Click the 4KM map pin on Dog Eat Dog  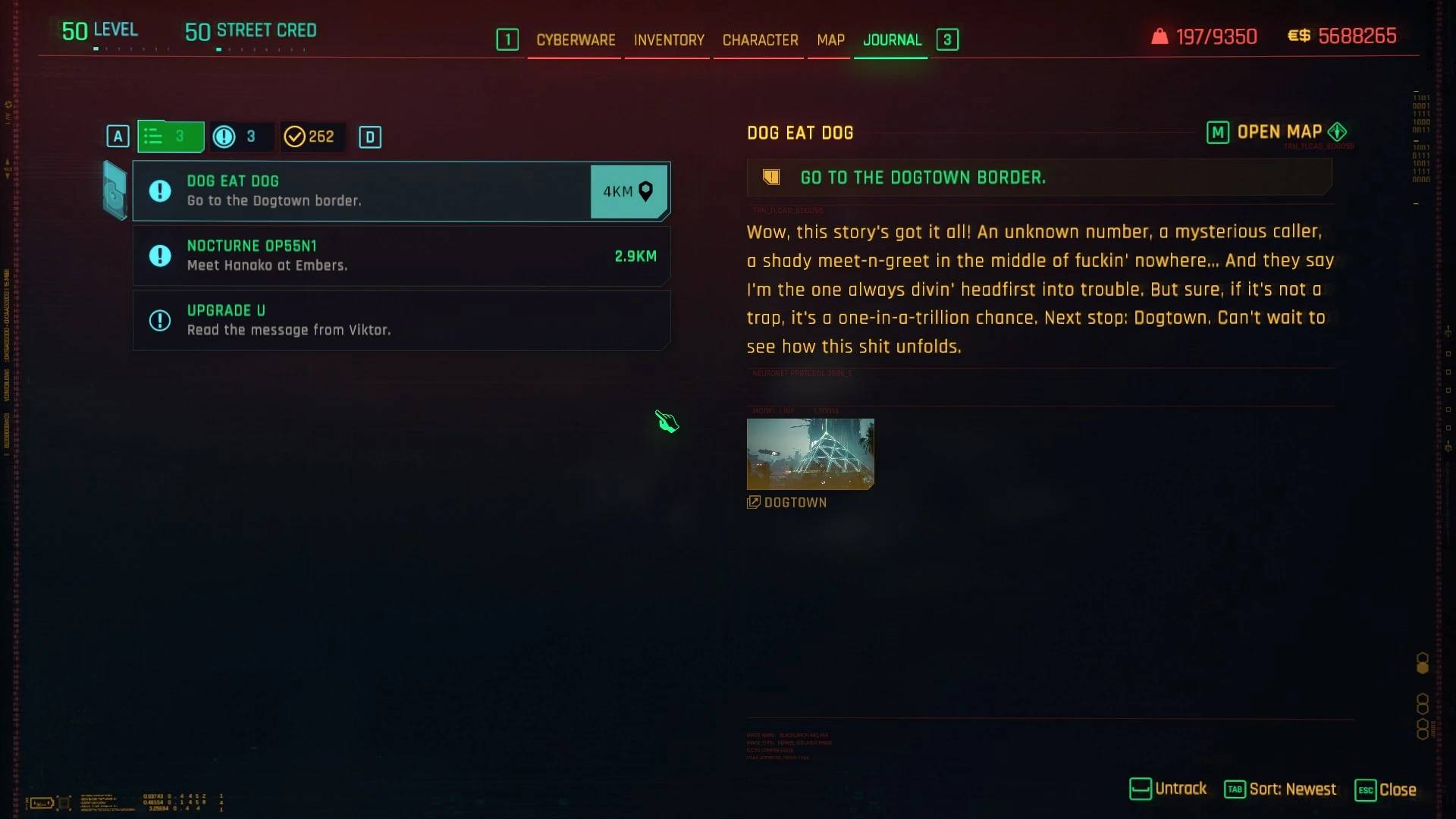click(x=629, y=192)
